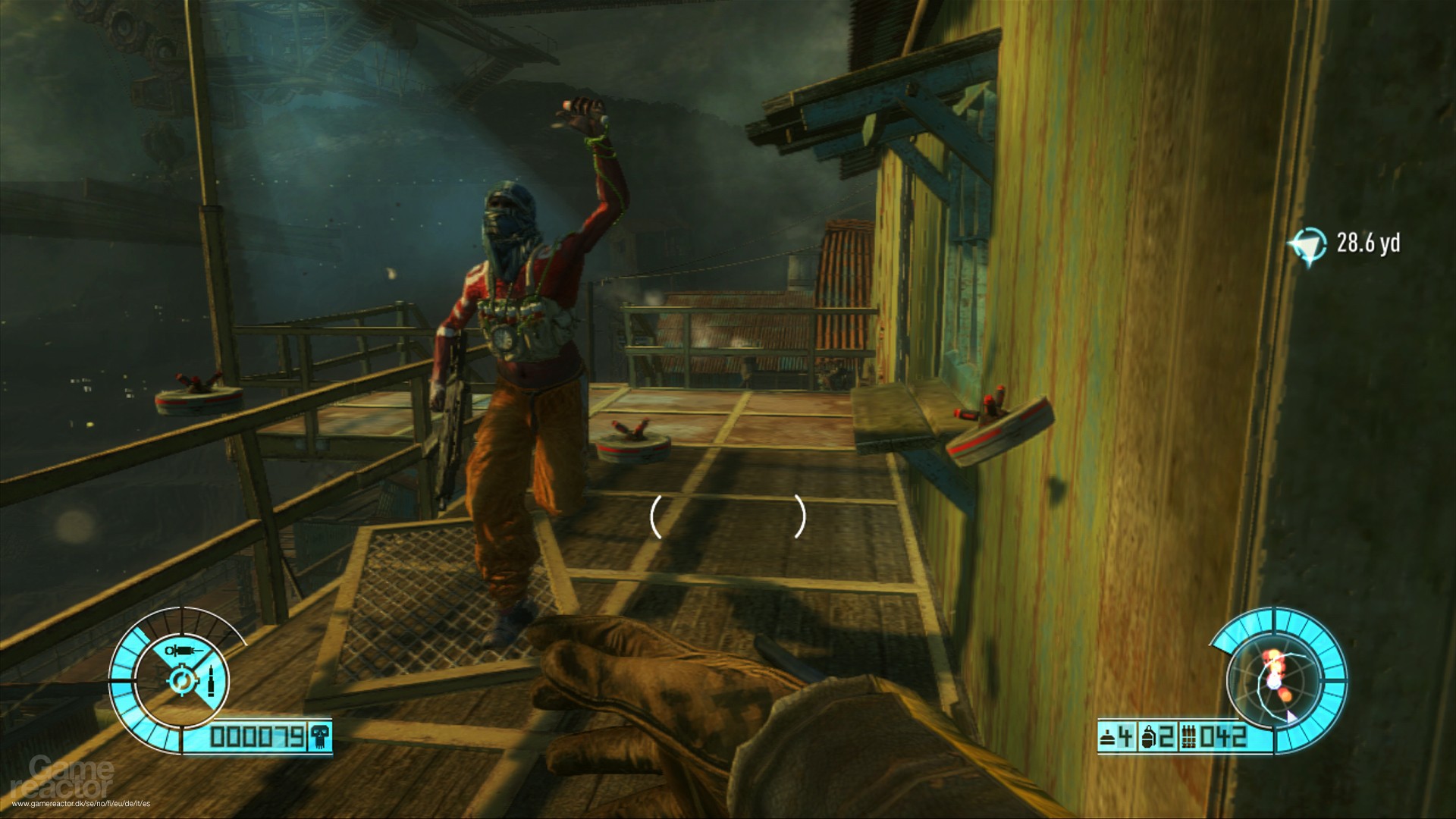The width and height of the screenshot is (1456, 819).
Task: Activate the syringe adrenaline ability
Action: click(183, 651)
